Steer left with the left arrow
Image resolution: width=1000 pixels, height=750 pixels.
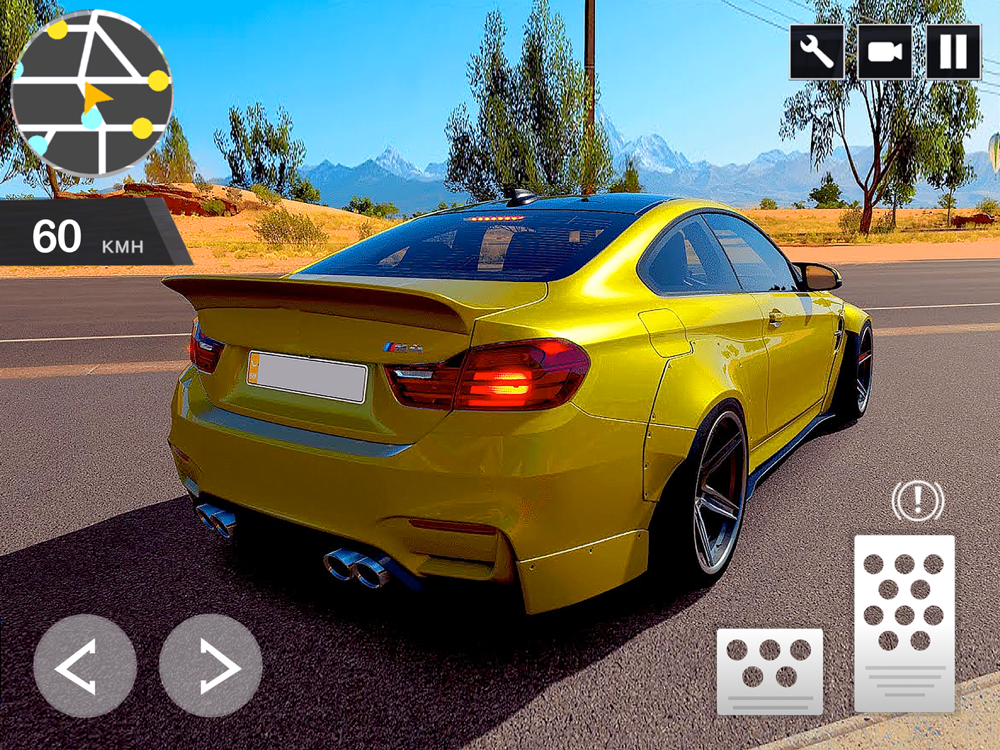click(x=85, y=666)
